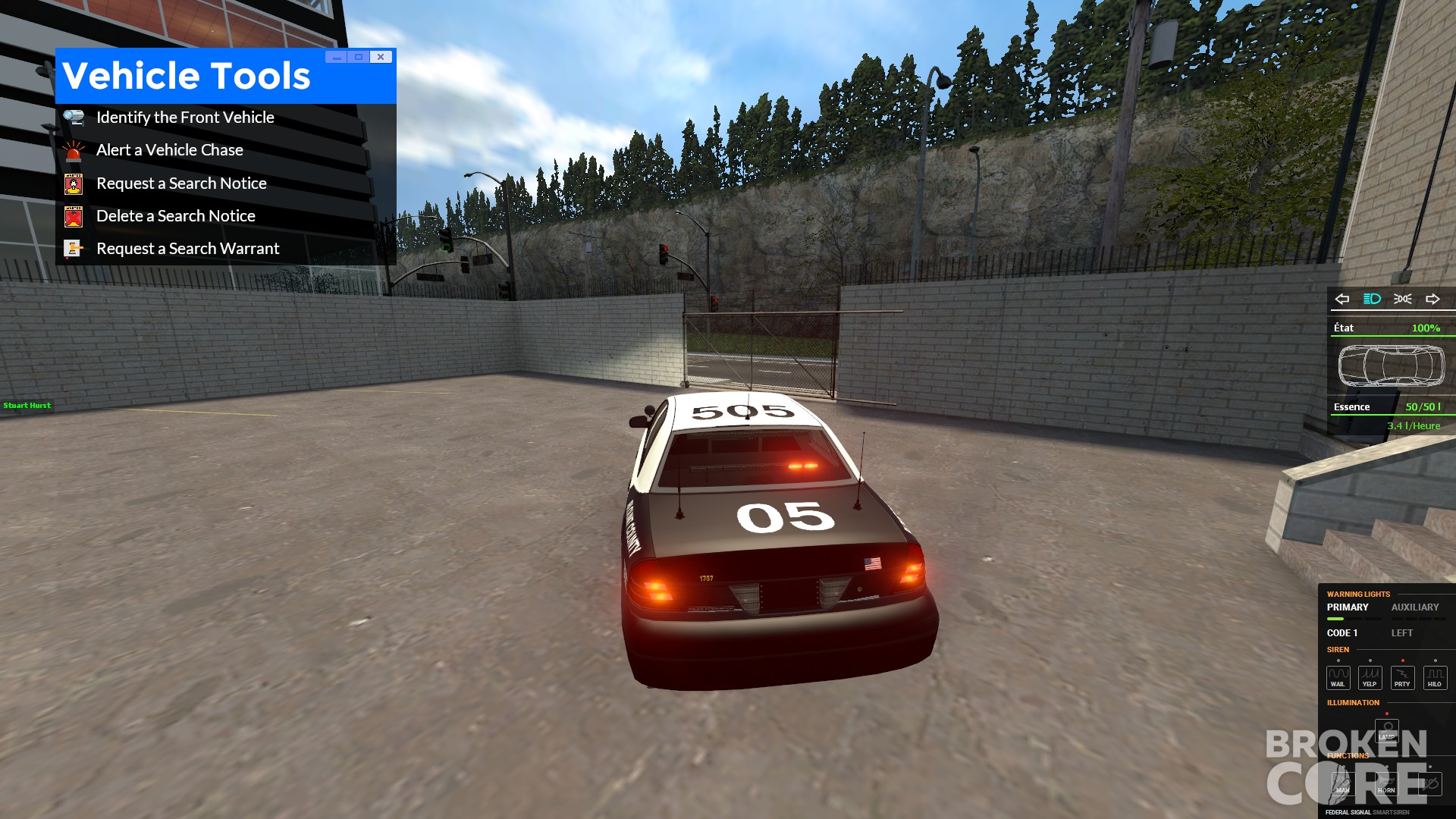The height and width of the screenshot is (819, 1456).
Task: Activate the WAIL siren
Action: 1338,677
